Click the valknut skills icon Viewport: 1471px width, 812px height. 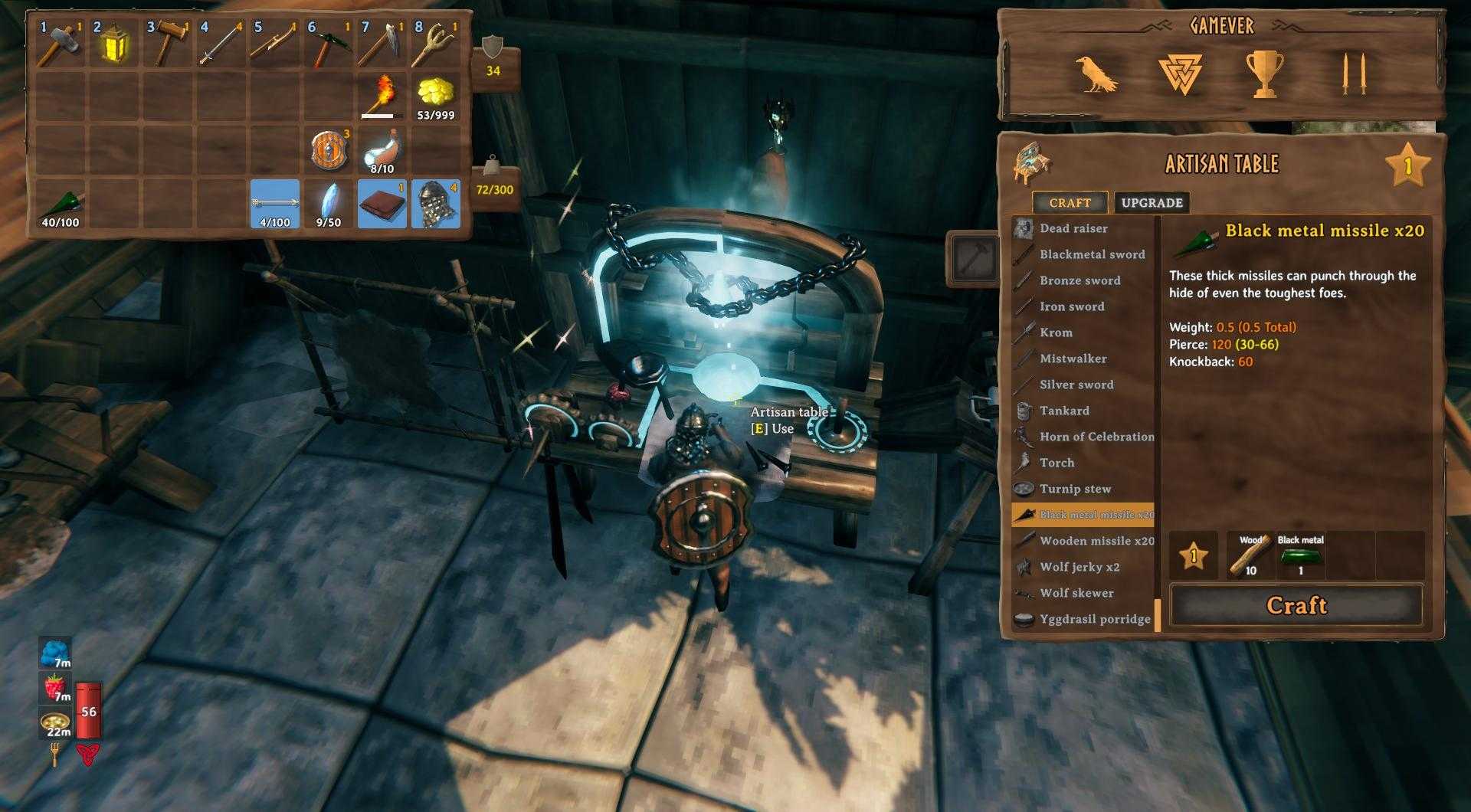[1180, 75]
